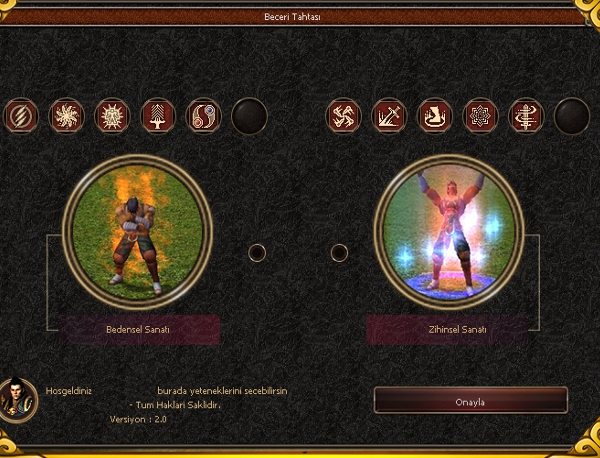Select the three diagonal slashes skill icon
The image size is (600, 458).
pos(21,116)
